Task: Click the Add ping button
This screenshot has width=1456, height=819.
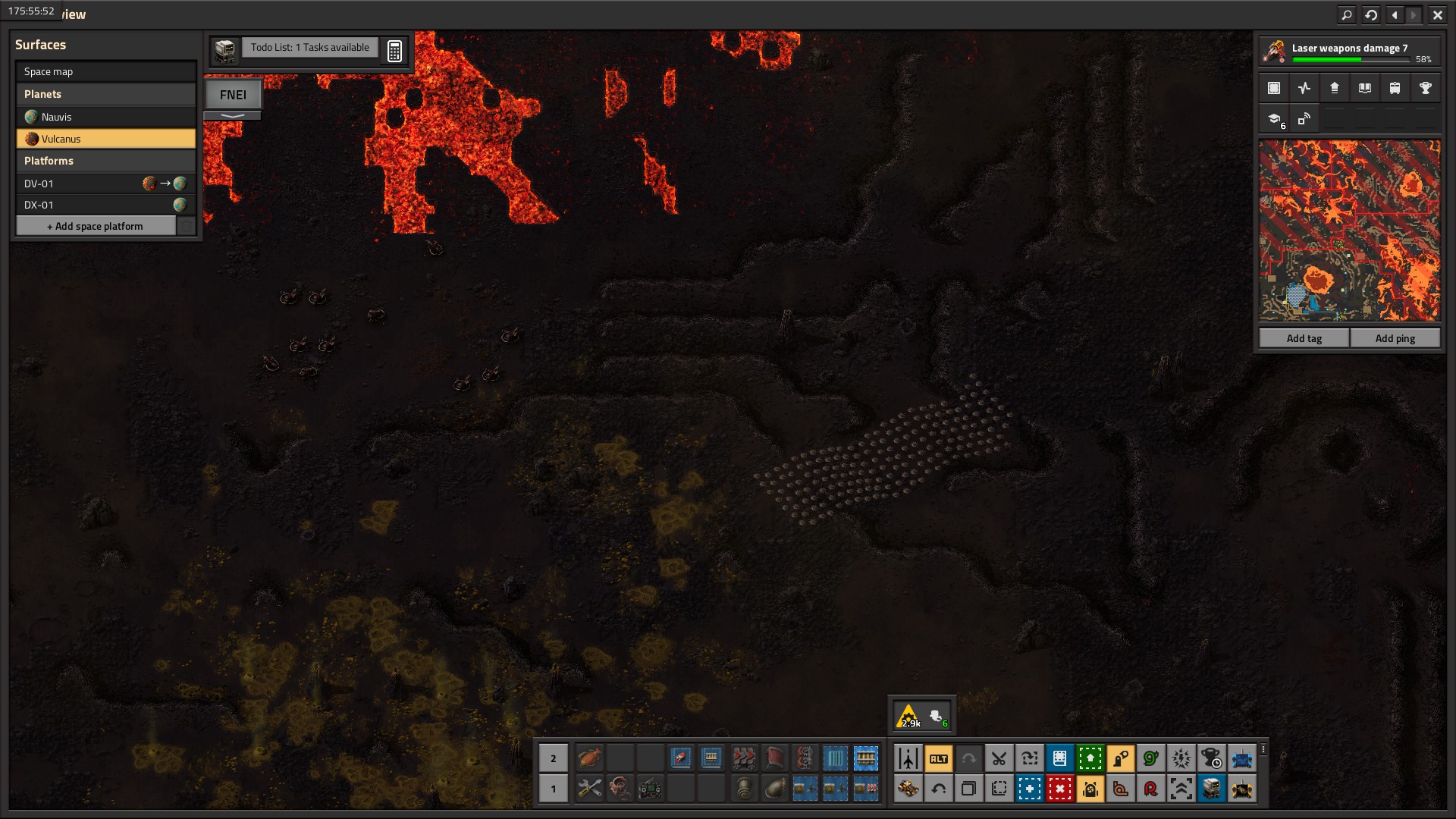Action: click(1395, 338)
